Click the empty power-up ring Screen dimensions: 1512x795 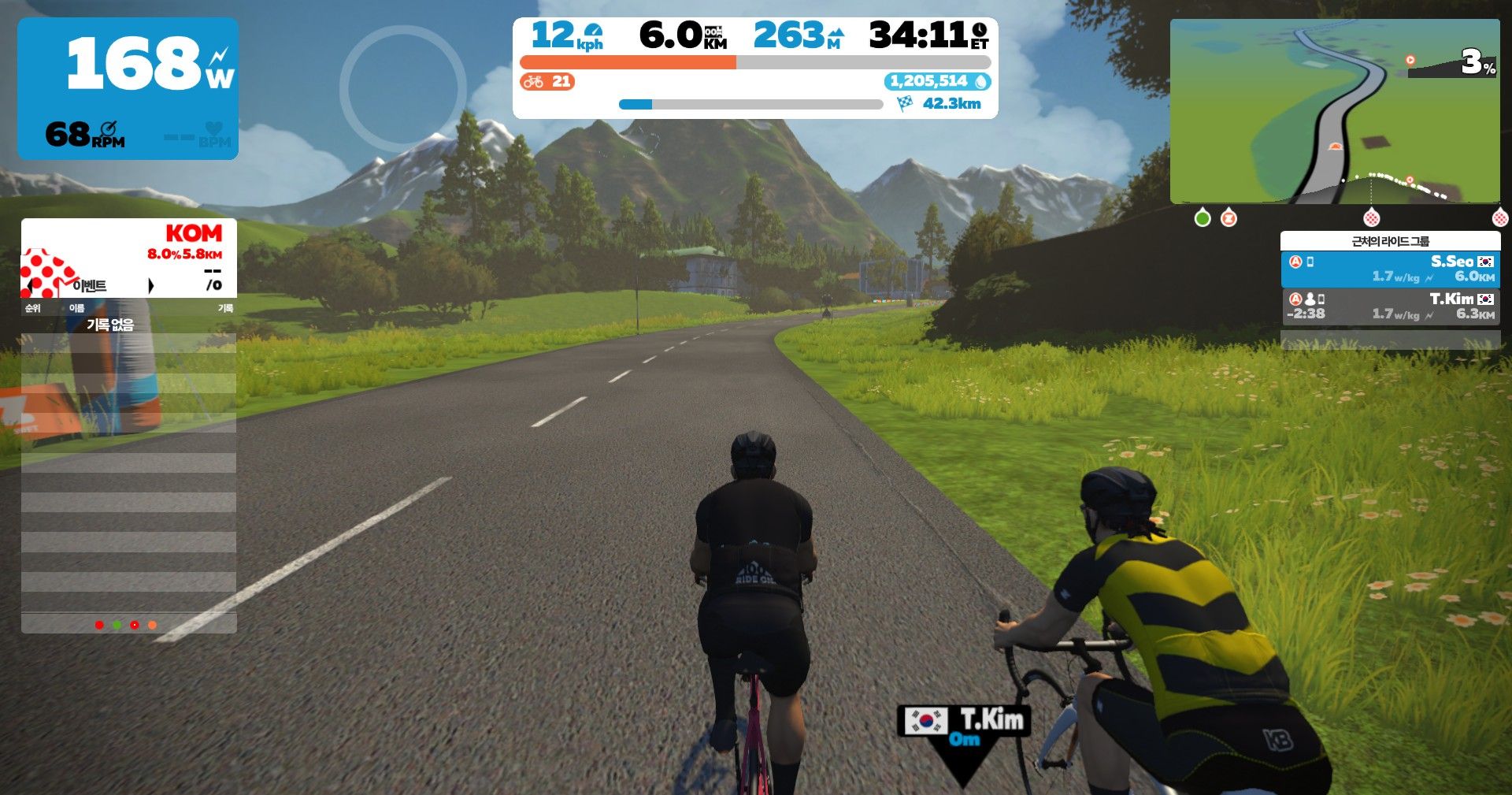tap(402, 88)
